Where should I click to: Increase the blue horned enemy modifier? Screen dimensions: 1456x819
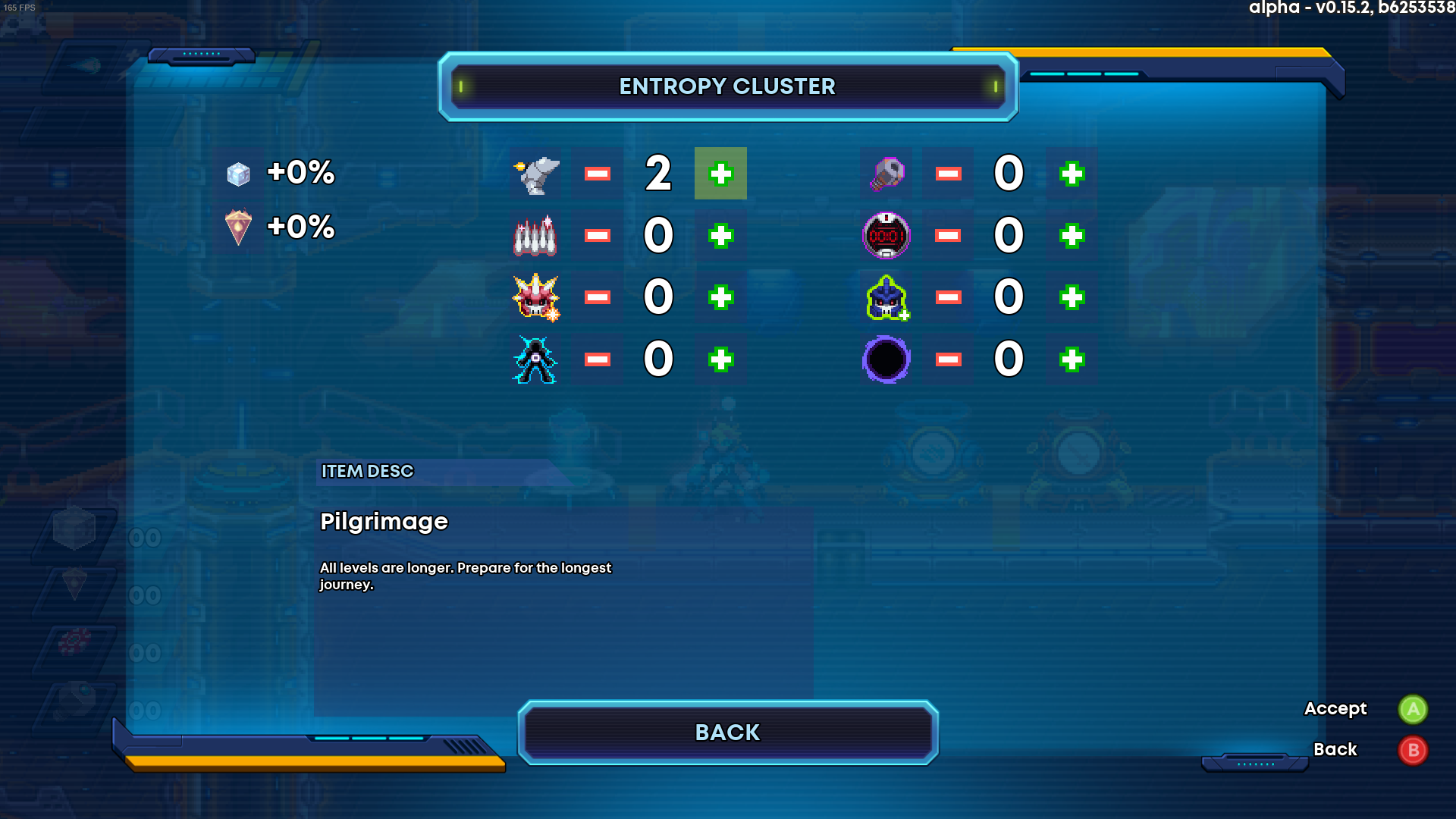(x=1072, y=297)
